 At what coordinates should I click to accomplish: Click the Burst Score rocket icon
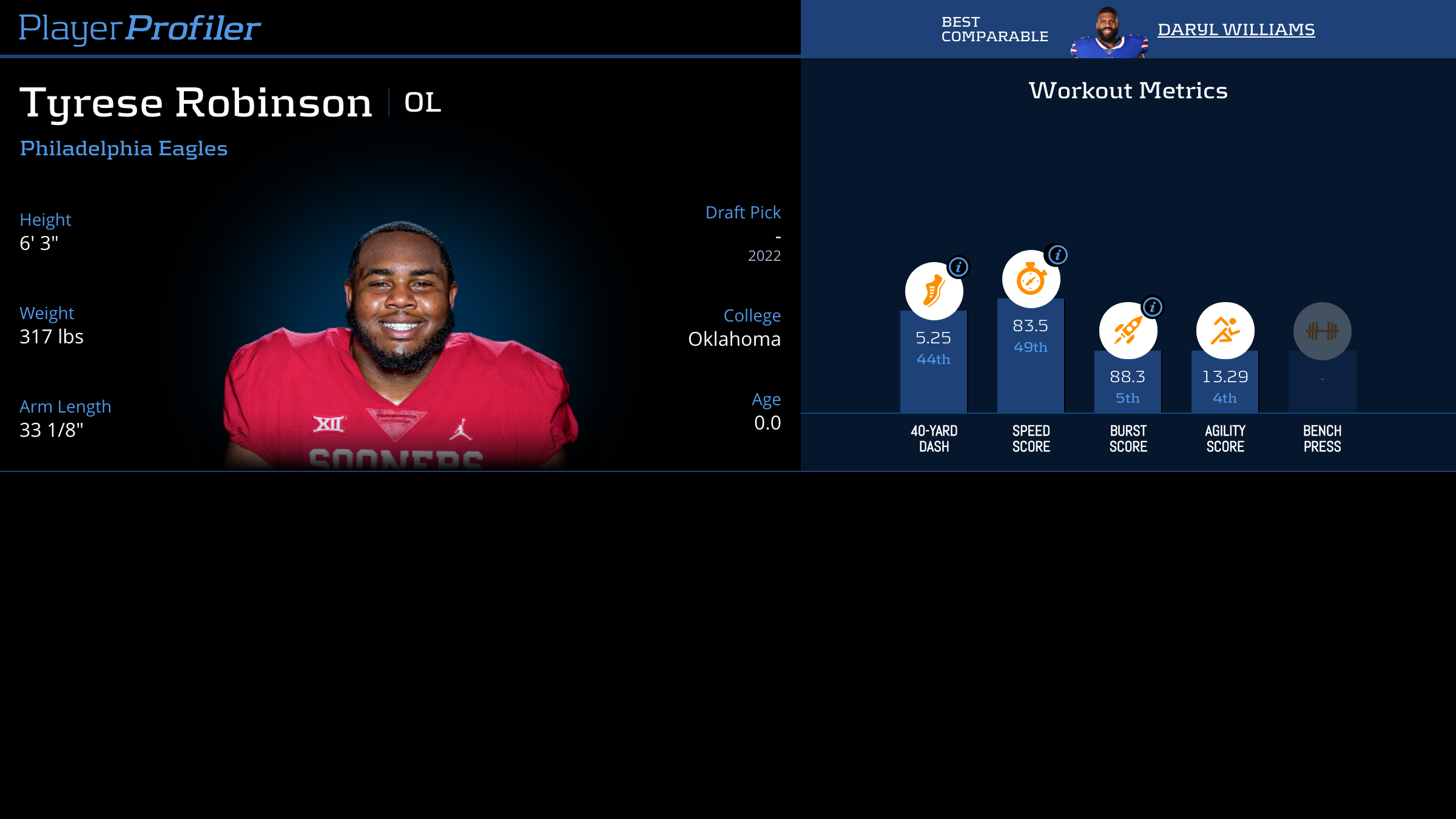pos(1127,331)
